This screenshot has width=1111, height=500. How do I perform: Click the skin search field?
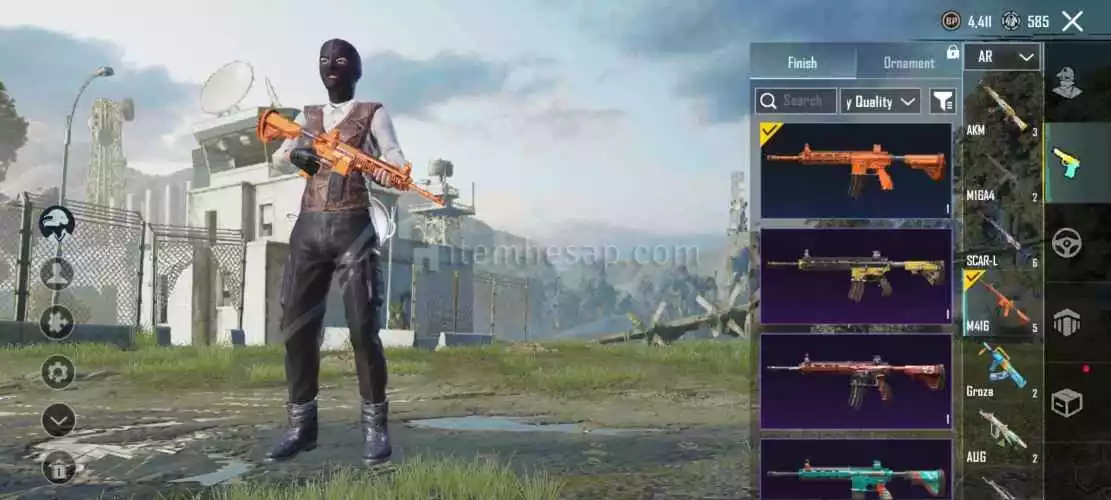[x=795, y=101]
